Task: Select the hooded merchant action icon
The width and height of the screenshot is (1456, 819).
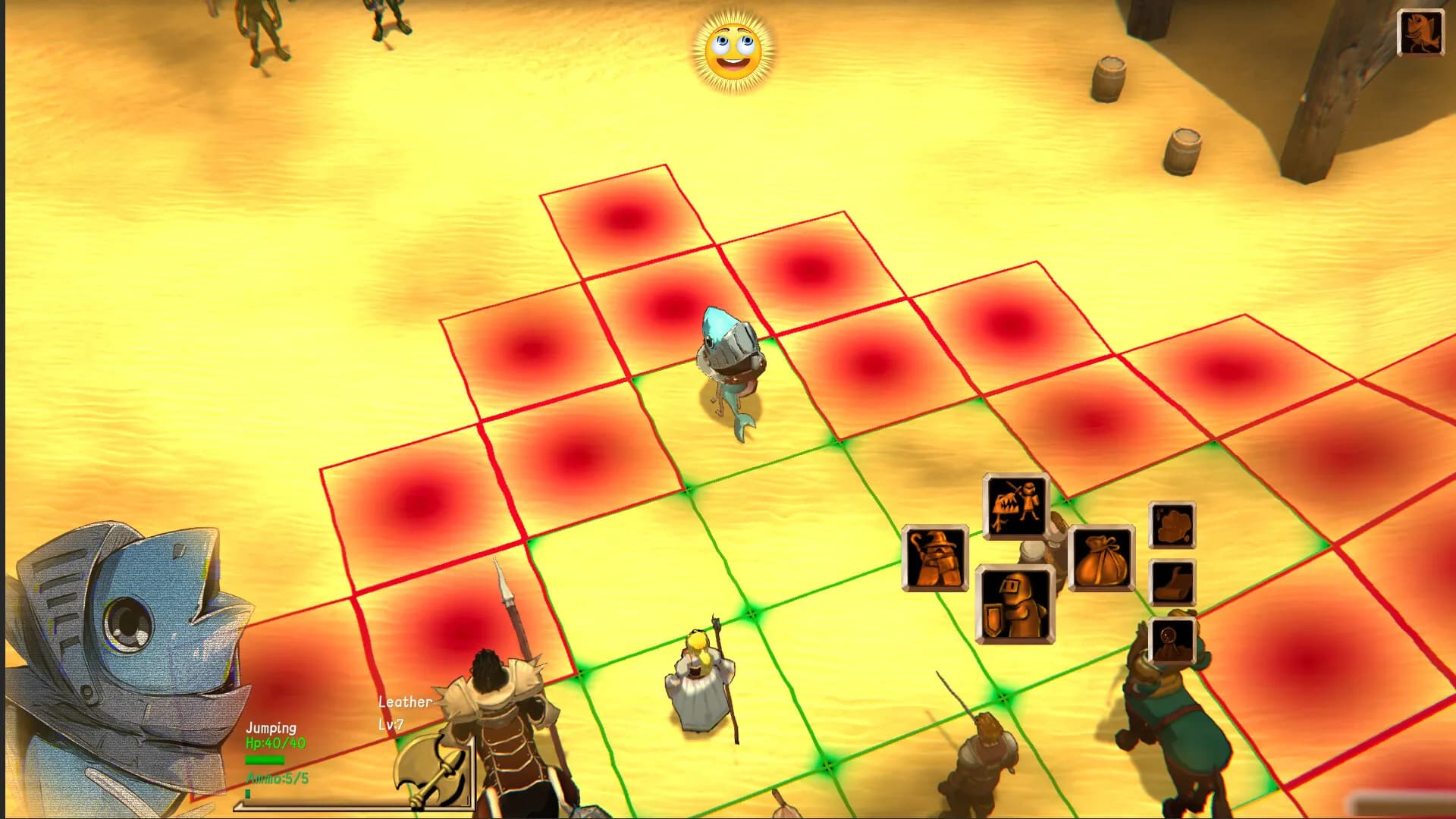Action: [937, 557]
